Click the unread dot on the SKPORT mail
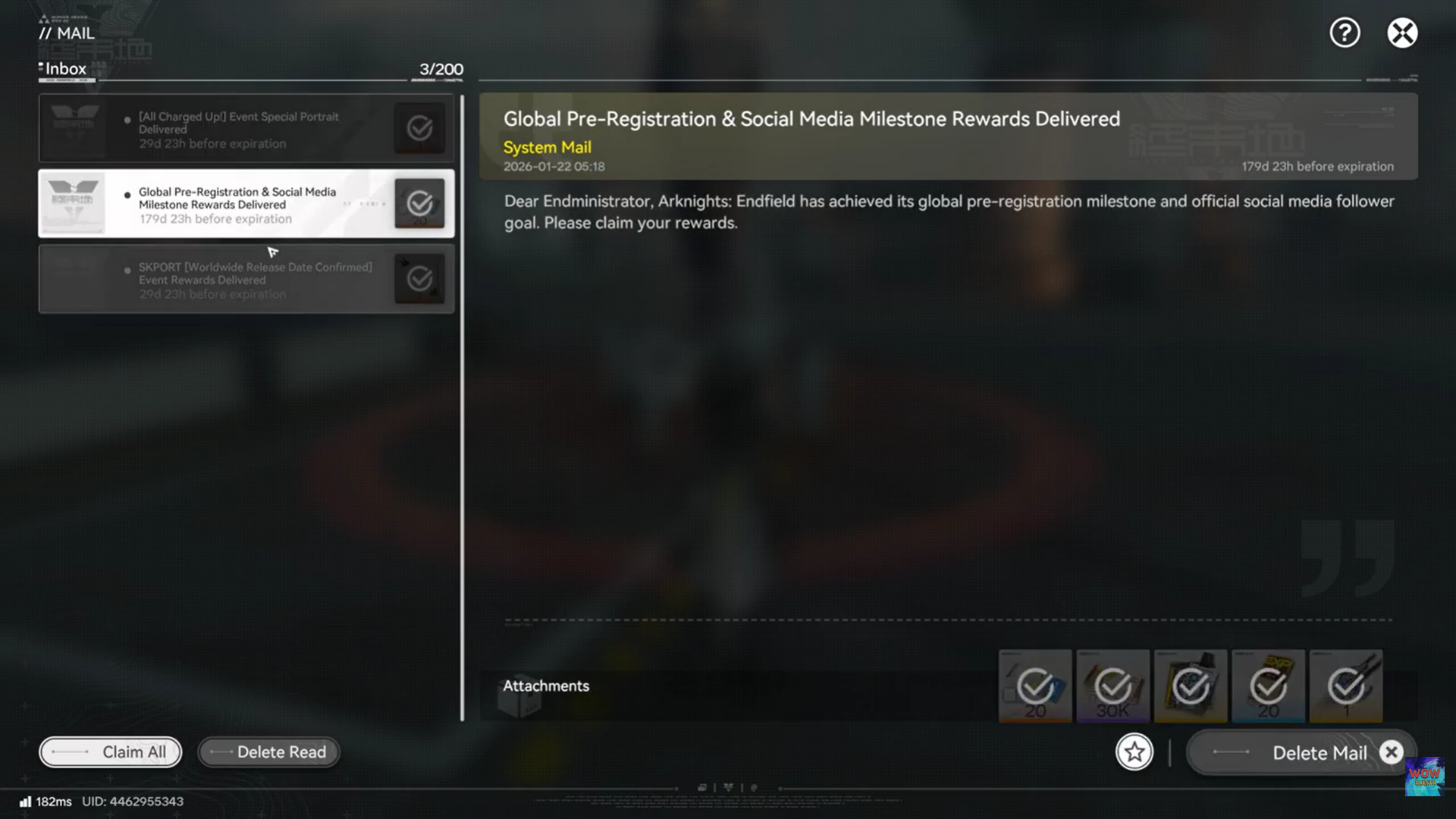The height and width of the screenshot is (819, 1456). 127,270
